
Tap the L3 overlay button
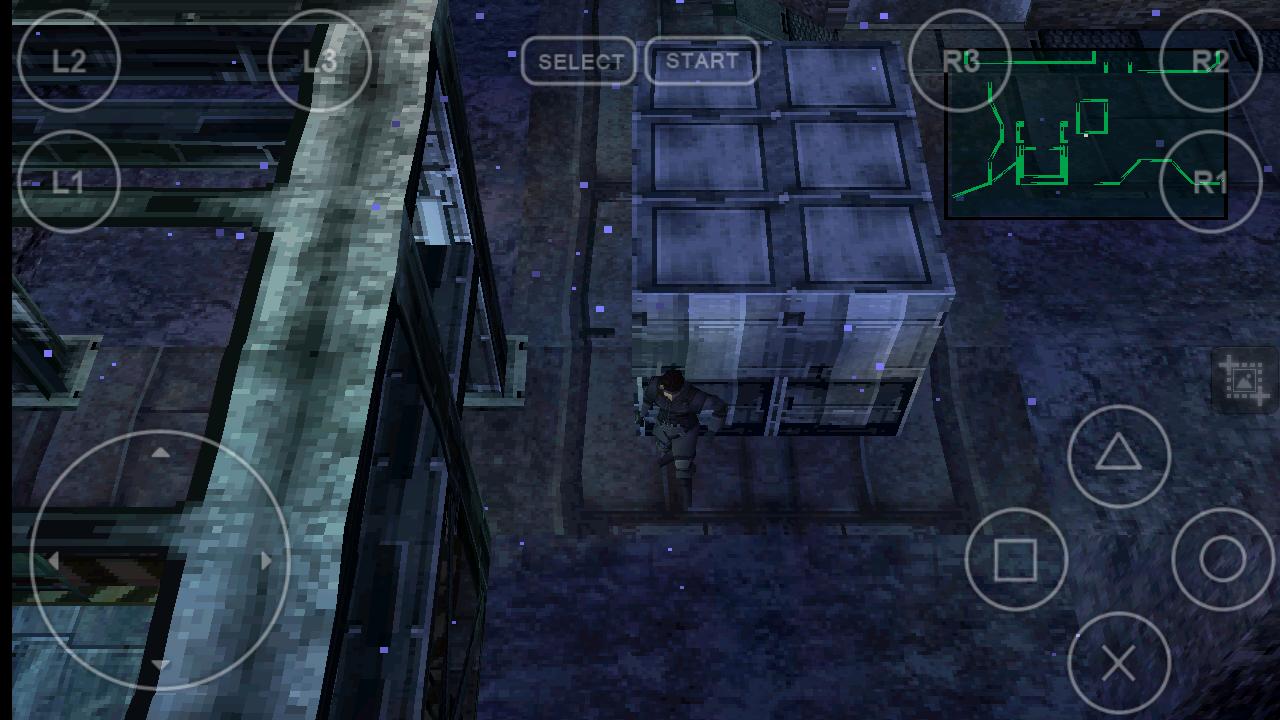coord(320,61)
